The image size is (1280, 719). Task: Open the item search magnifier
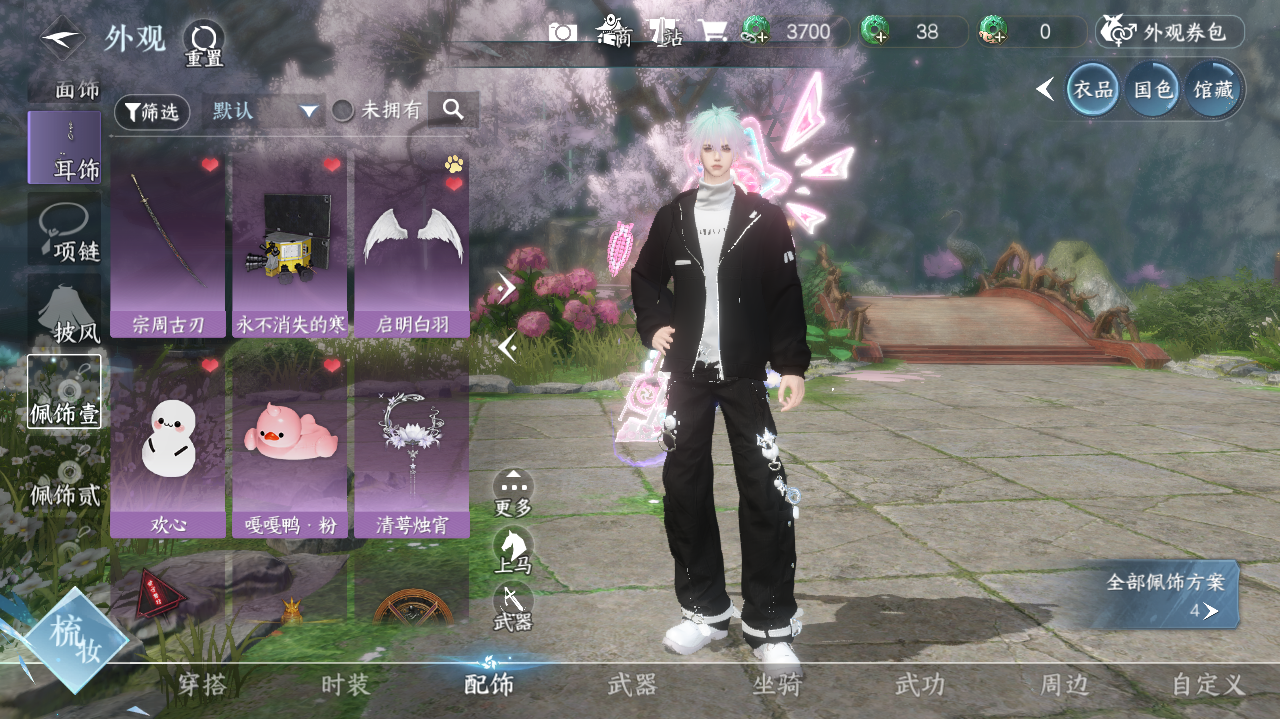point(453,110)
